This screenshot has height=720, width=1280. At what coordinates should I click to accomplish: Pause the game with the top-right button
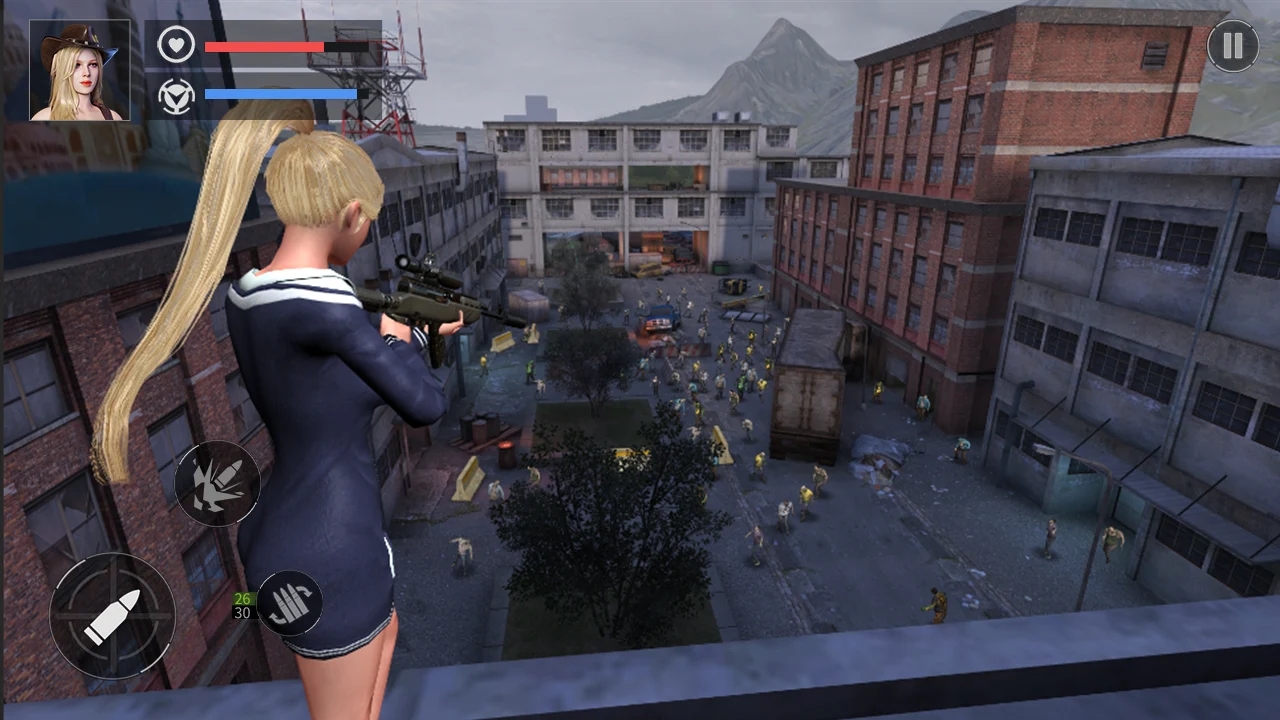click(x=1232, y=46)
